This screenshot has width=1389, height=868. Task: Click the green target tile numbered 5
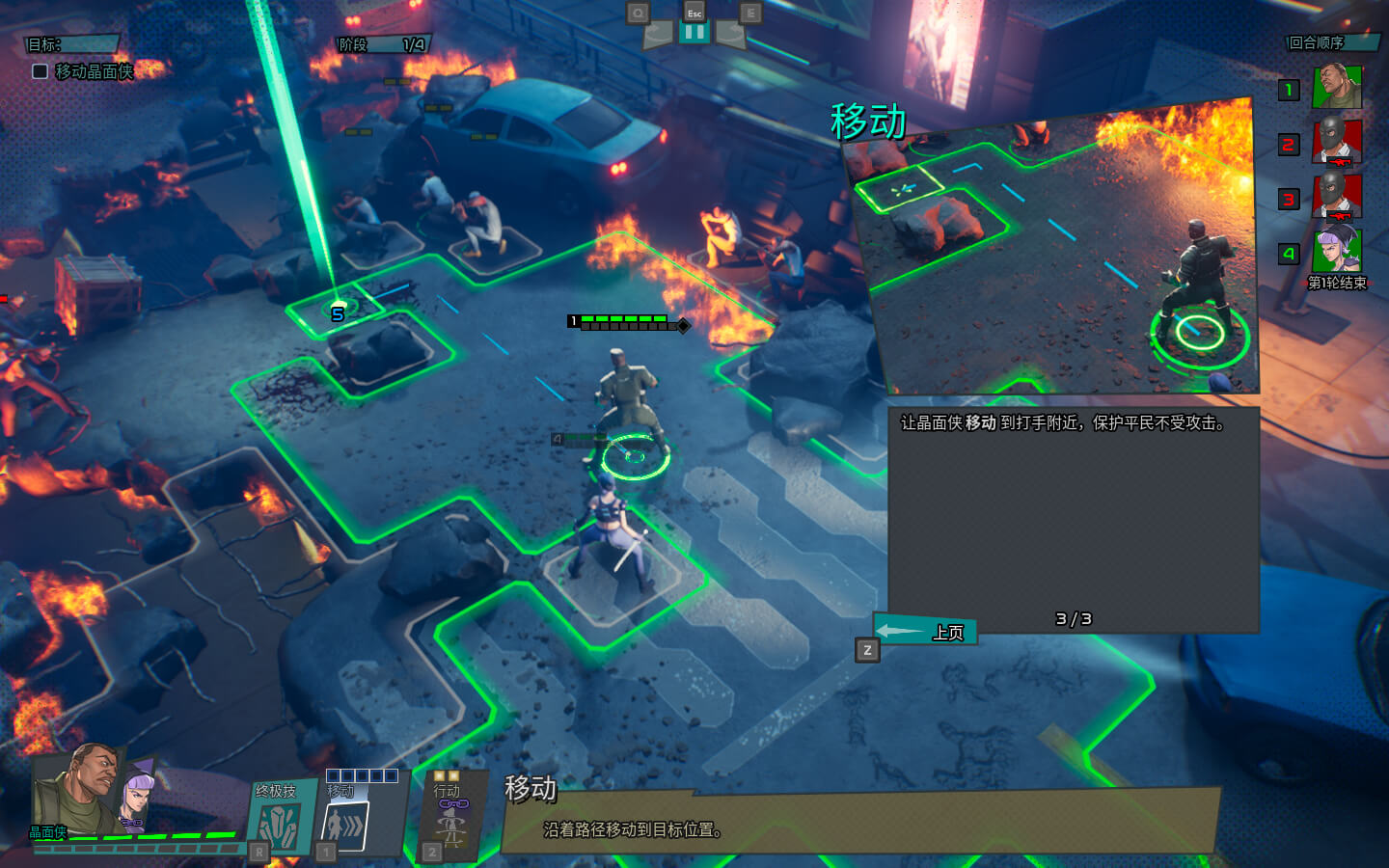(337, 311)
